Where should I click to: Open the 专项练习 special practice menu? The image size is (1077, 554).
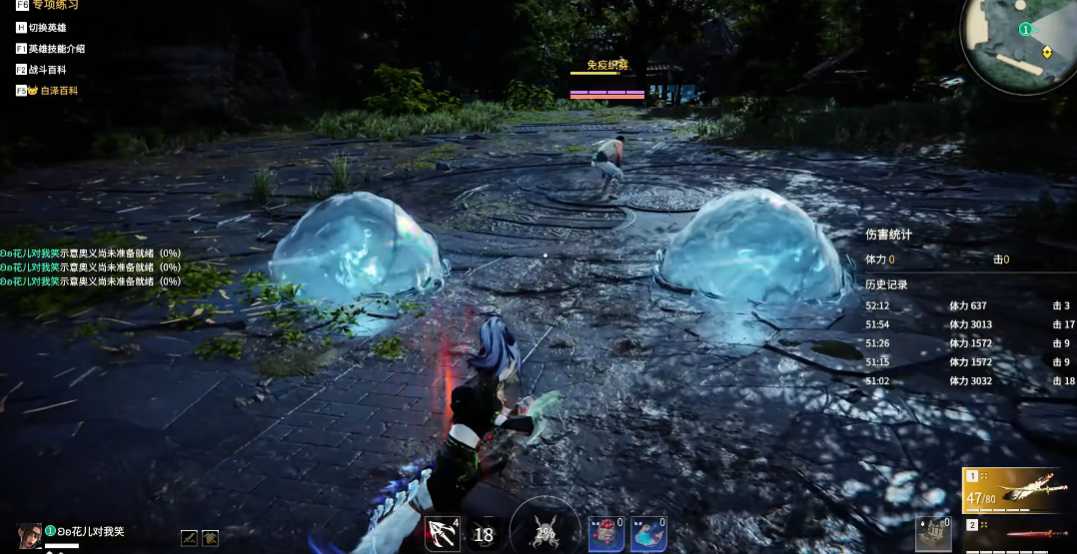[54, 5]
